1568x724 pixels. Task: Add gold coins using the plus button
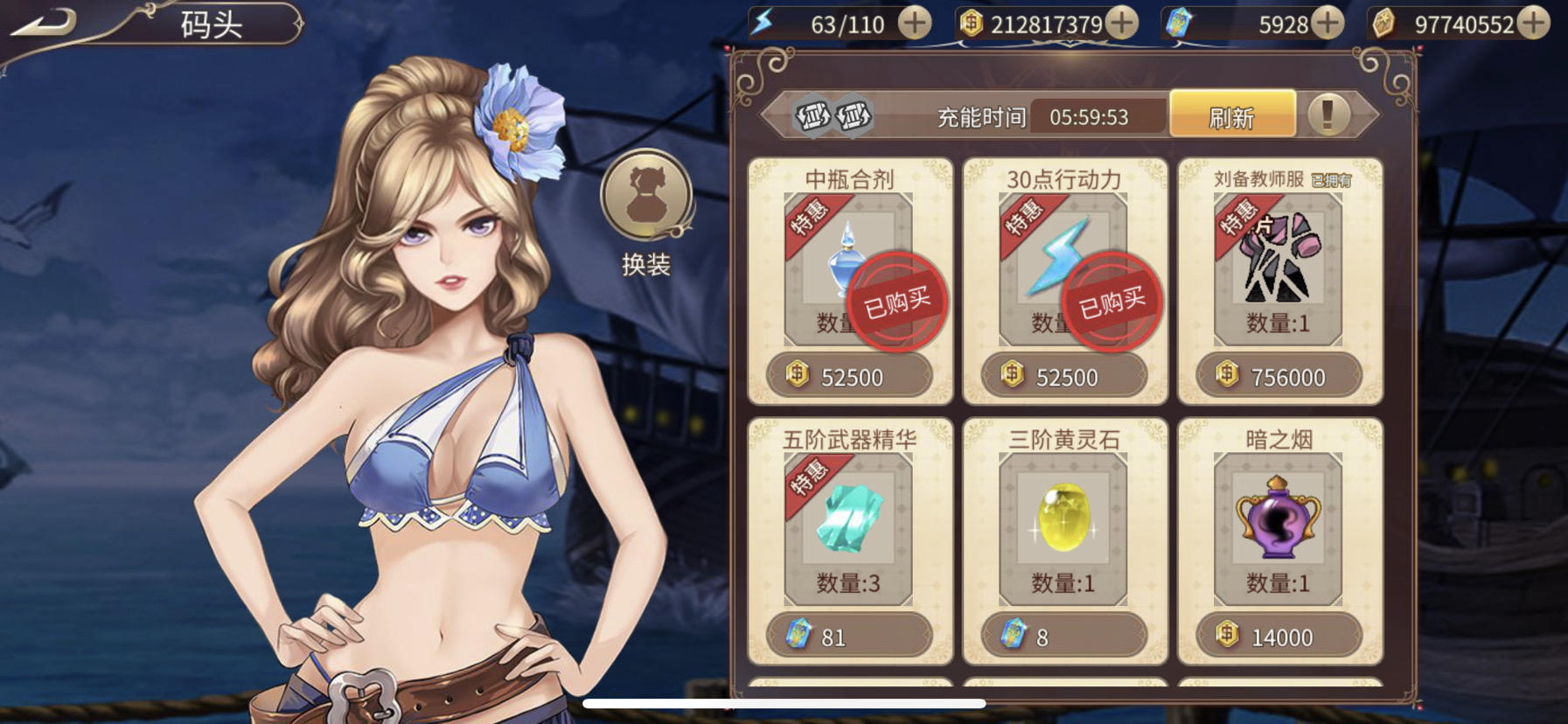1122,24
